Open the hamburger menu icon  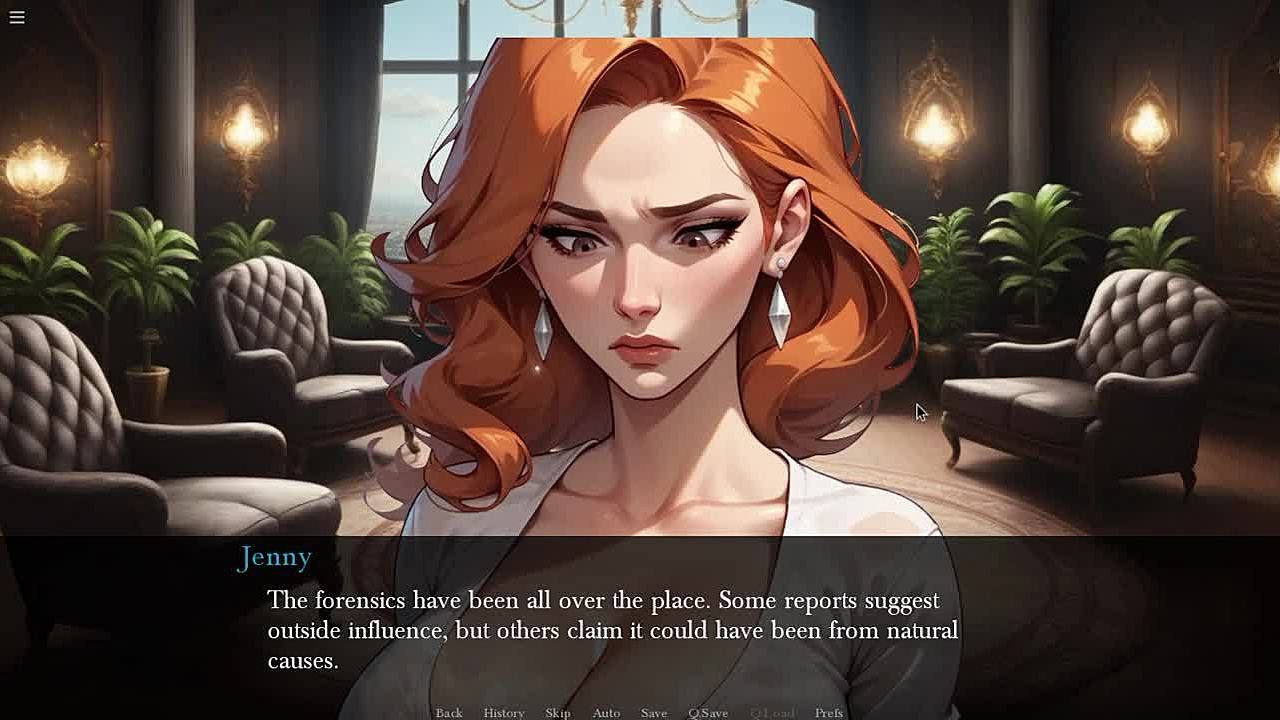tap(17, 17)
